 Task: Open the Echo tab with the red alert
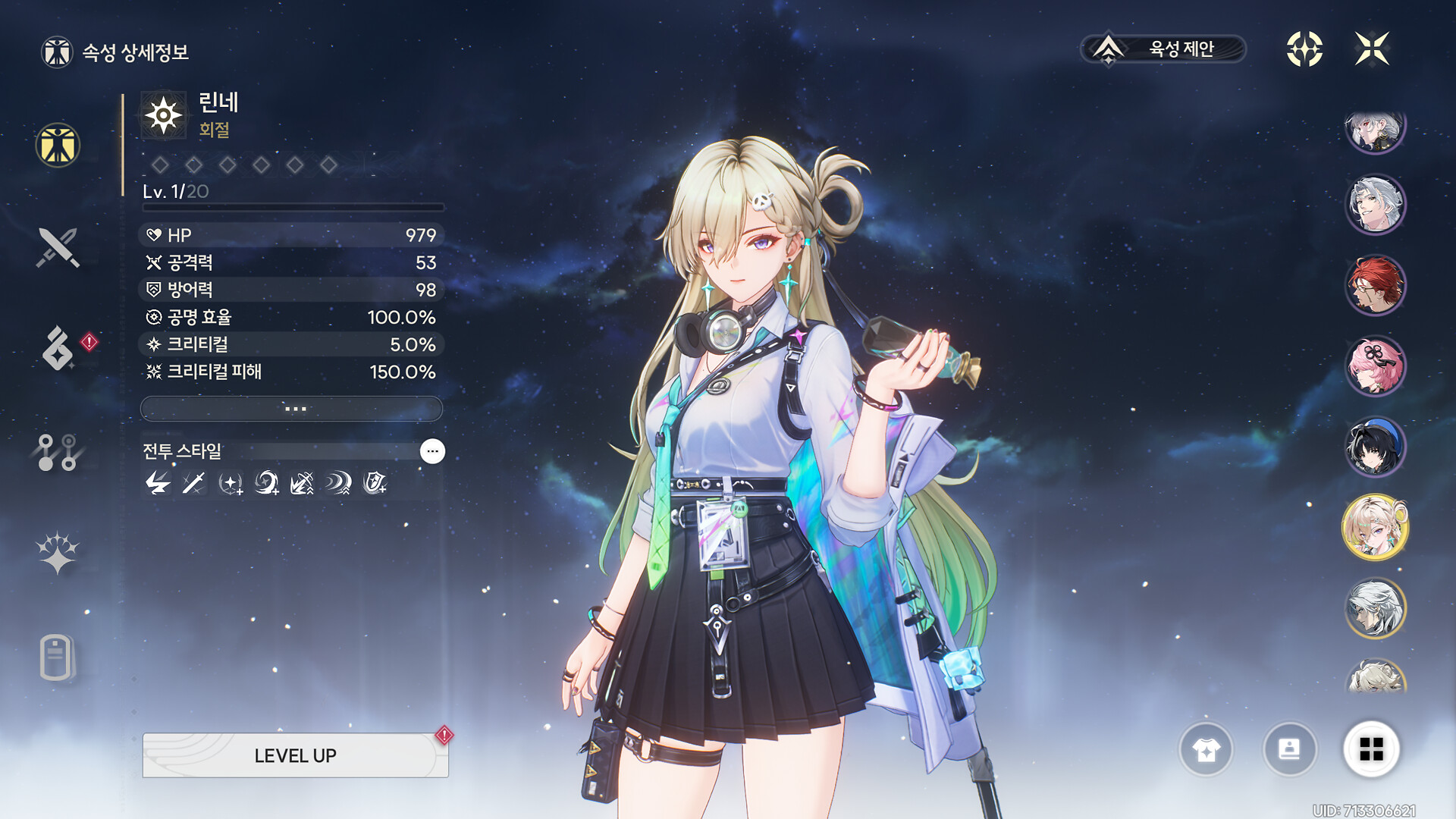click(59, 349)
